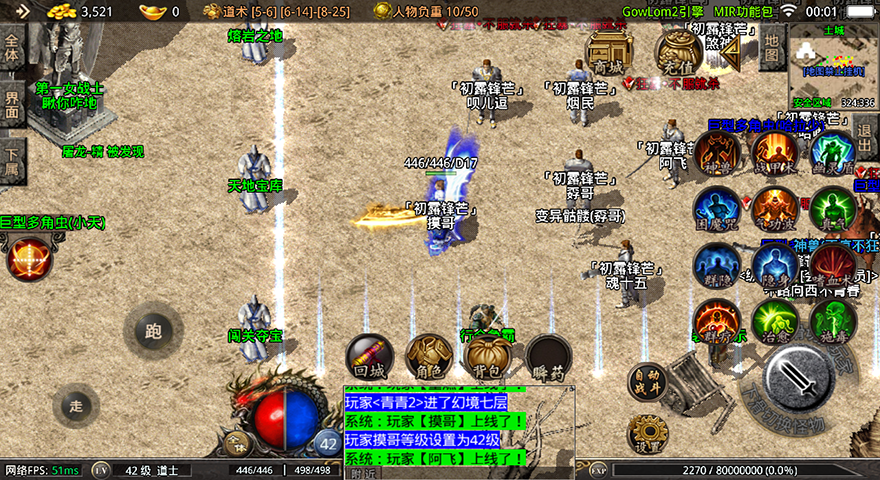Select the 跑 run button
This screenshot has width=880, height=480.
coord(153,330)
